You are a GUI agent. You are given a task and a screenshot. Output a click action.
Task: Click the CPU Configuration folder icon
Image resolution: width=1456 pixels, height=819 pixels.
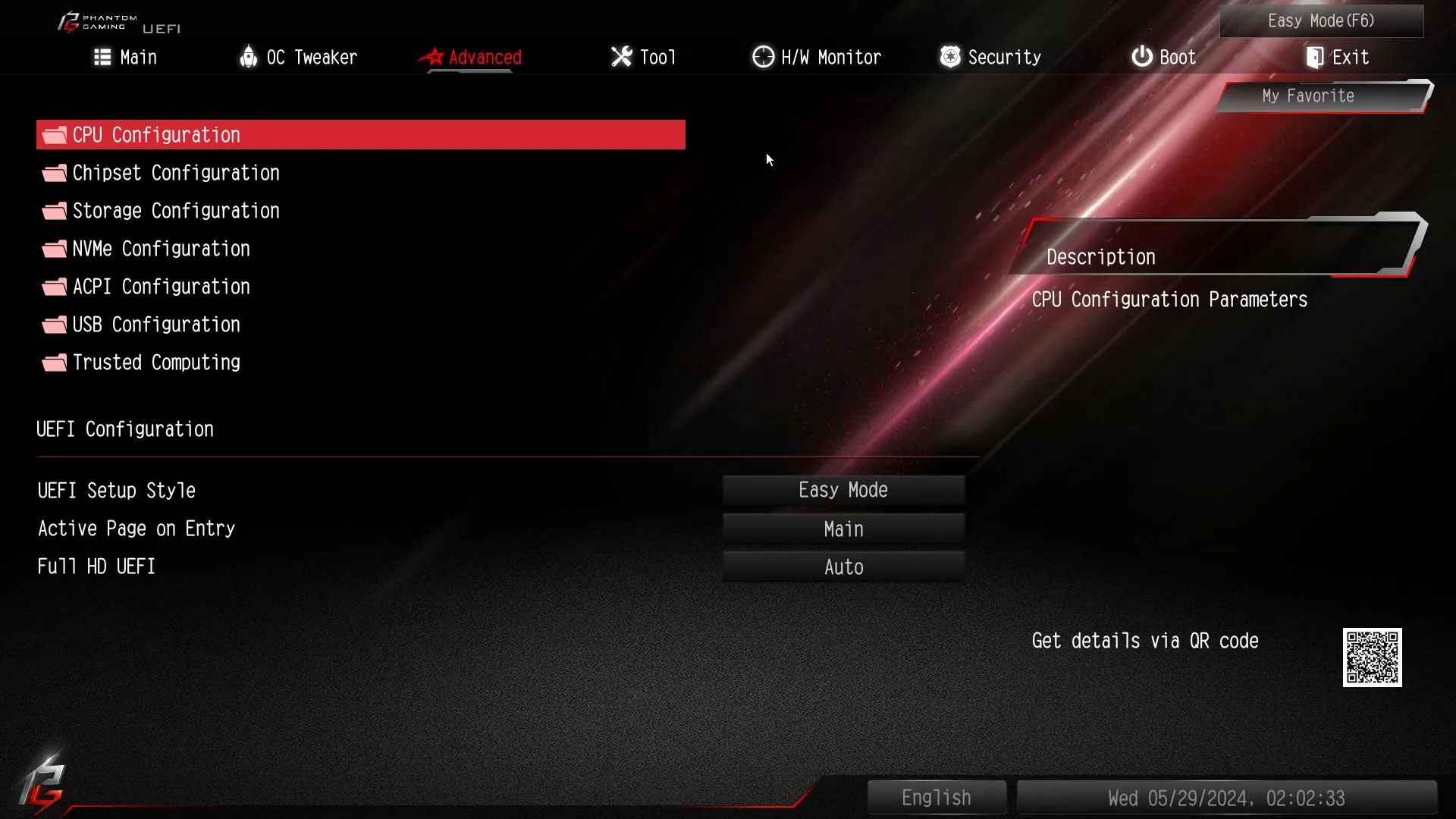click(x=54, y=134)
